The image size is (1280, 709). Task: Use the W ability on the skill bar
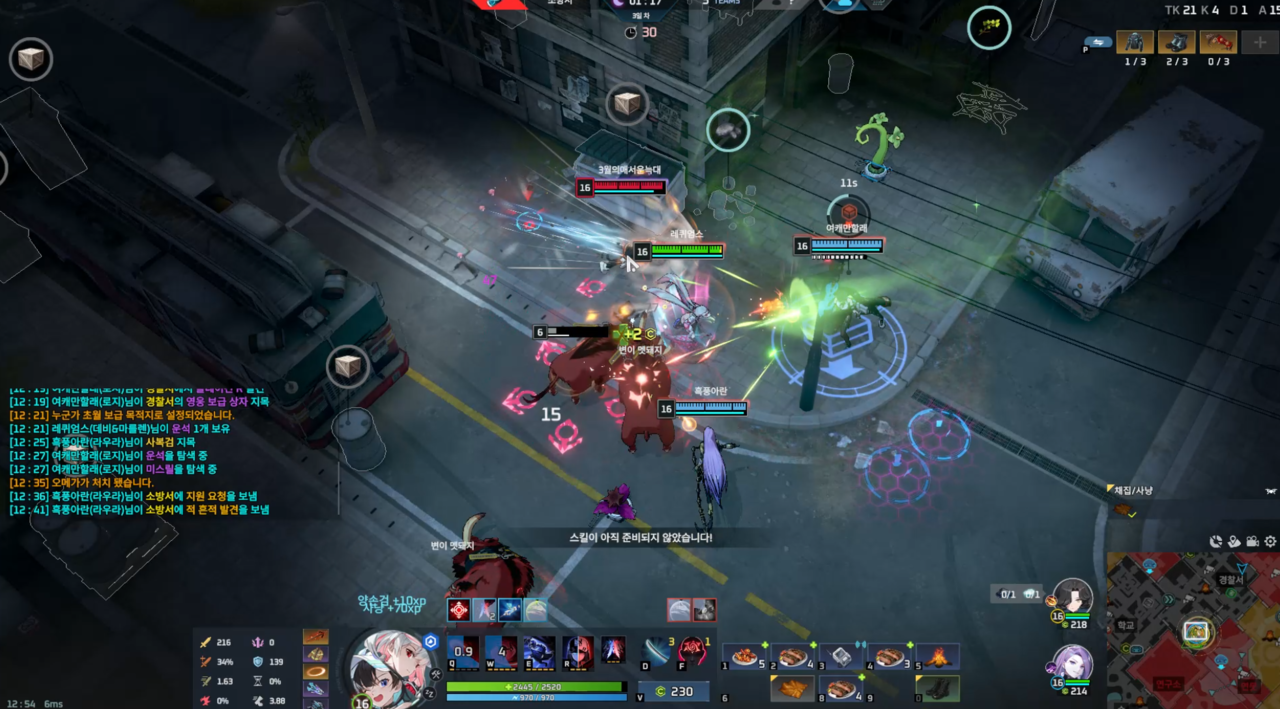click(500, 652)
